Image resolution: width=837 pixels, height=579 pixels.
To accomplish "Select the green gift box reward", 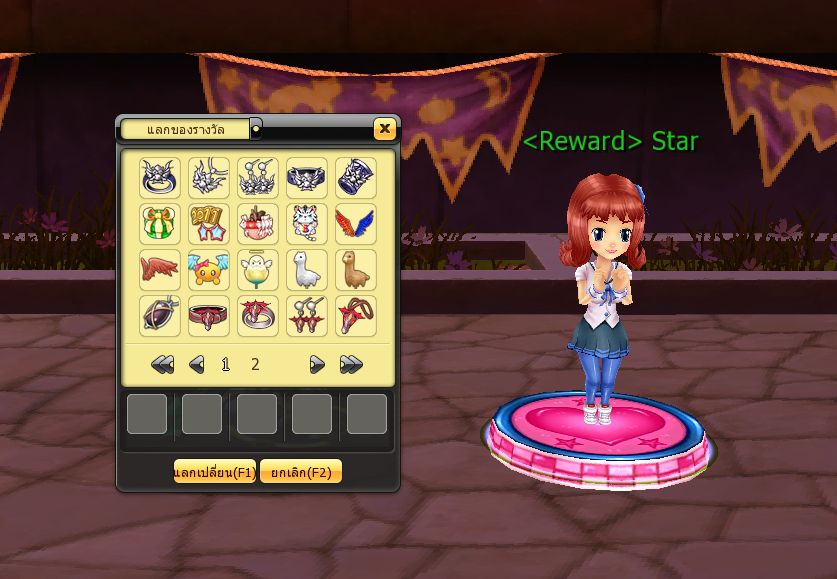I will 159,224.
